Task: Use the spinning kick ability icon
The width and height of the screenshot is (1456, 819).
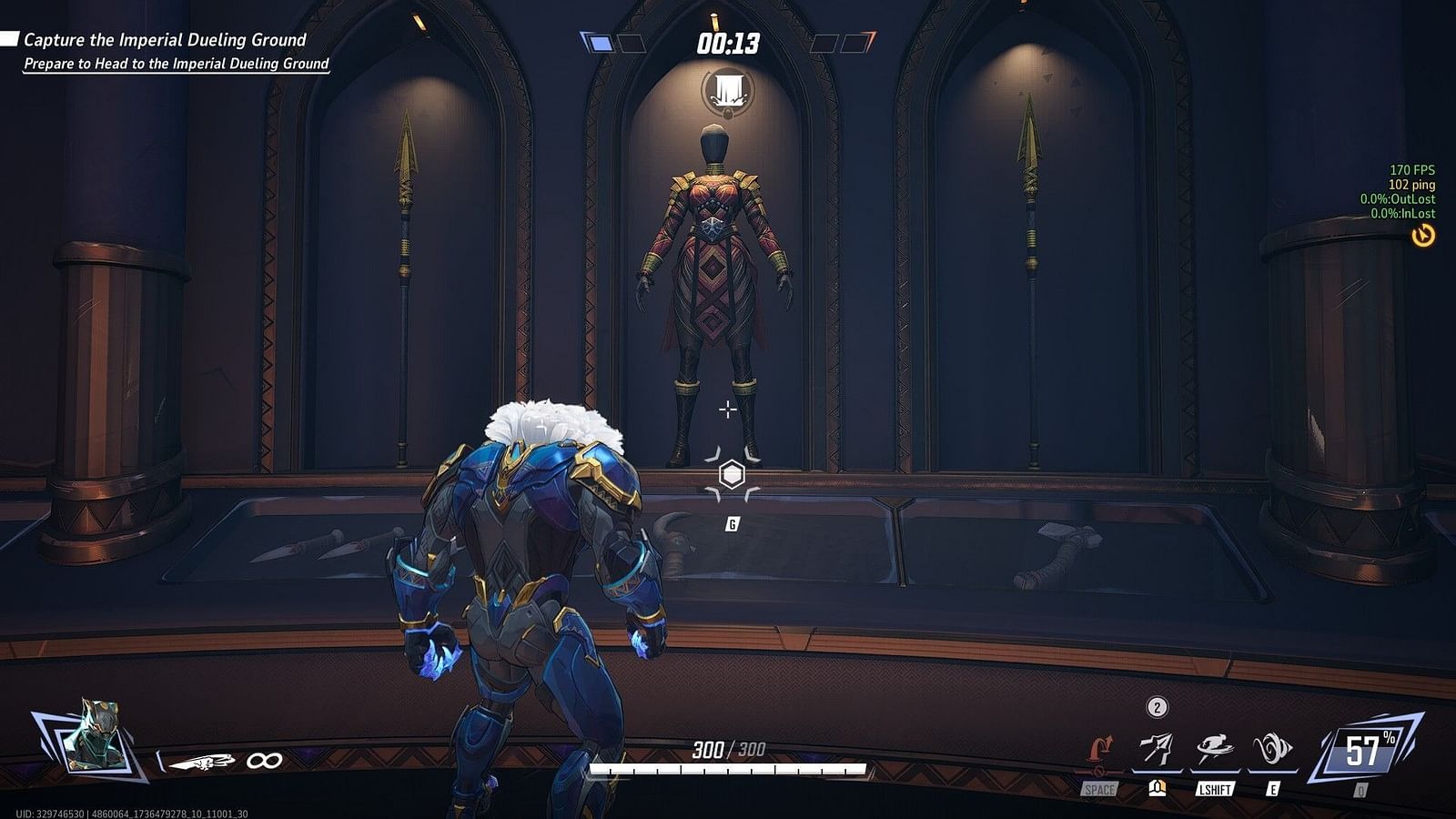Action: 1214,749
